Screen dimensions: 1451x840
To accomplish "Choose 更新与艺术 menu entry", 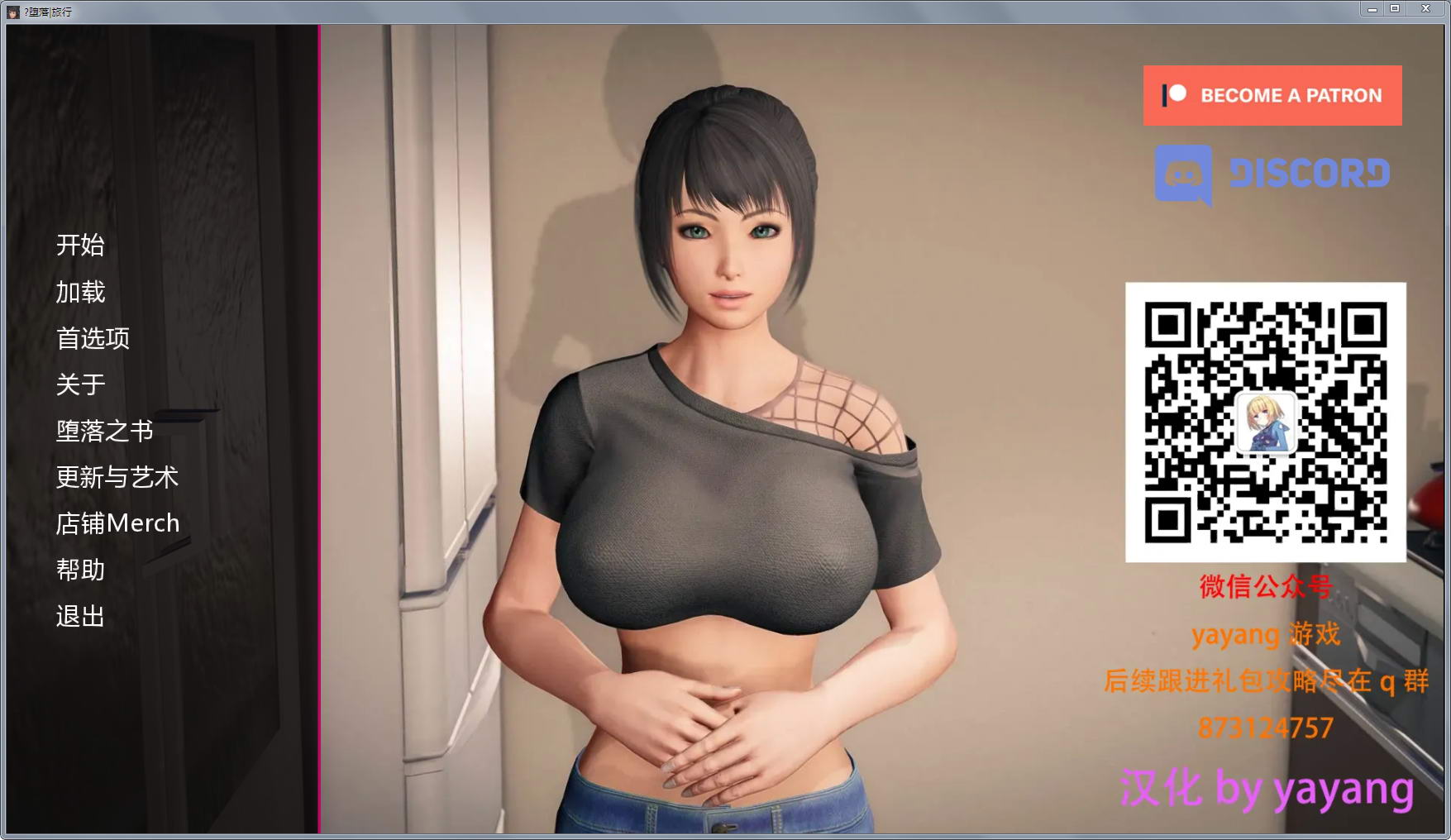I will point(117,477).
